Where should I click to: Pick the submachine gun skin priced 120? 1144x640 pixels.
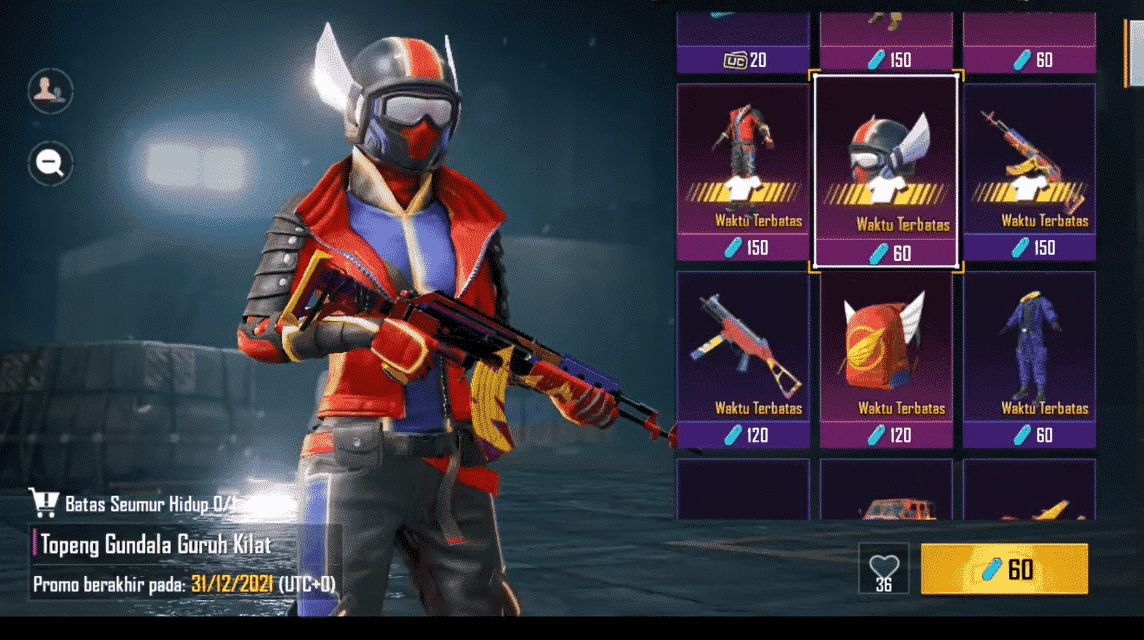tap(743, 360)
